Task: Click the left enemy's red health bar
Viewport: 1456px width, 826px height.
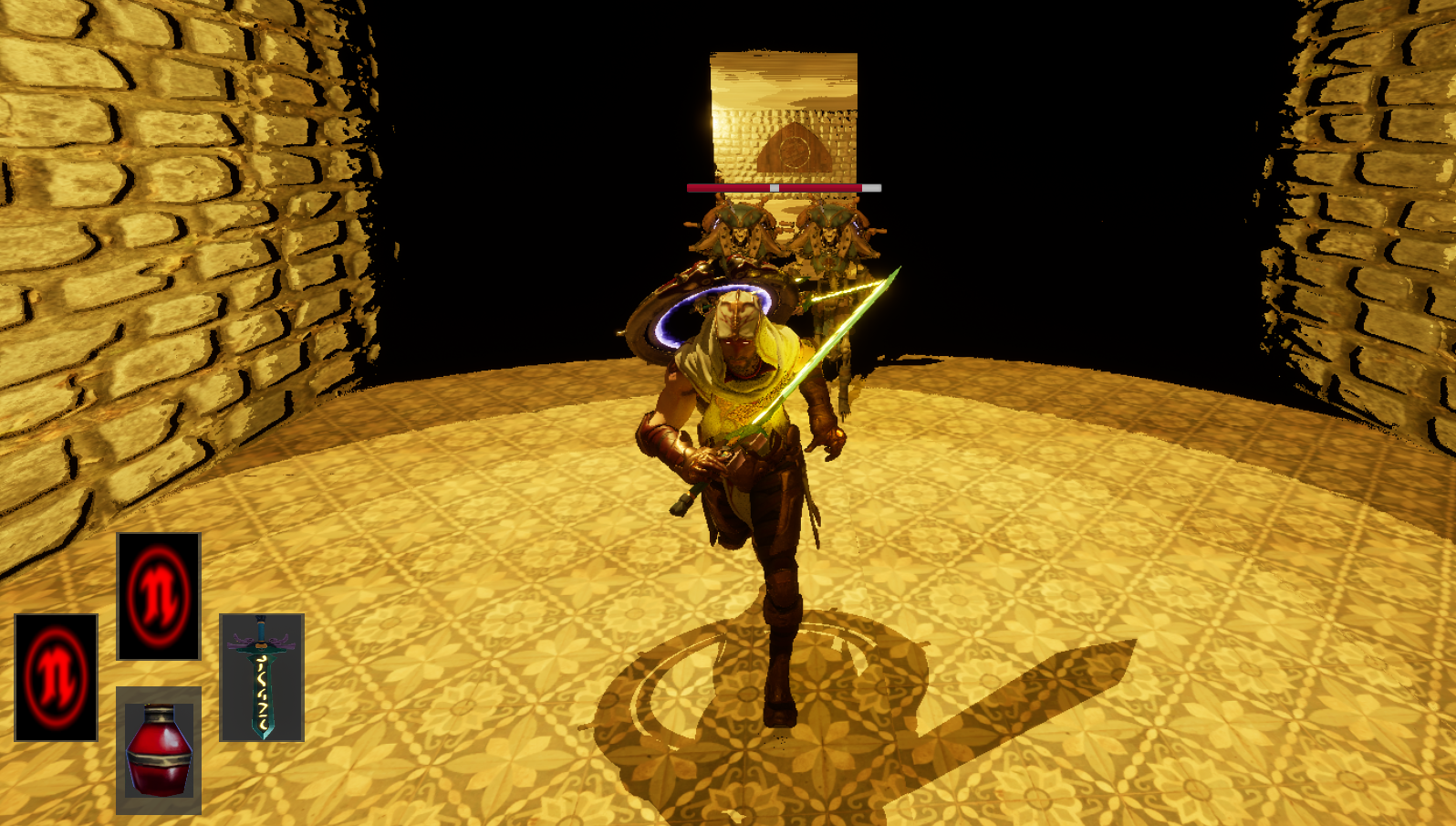Action: tap(730, 186)
